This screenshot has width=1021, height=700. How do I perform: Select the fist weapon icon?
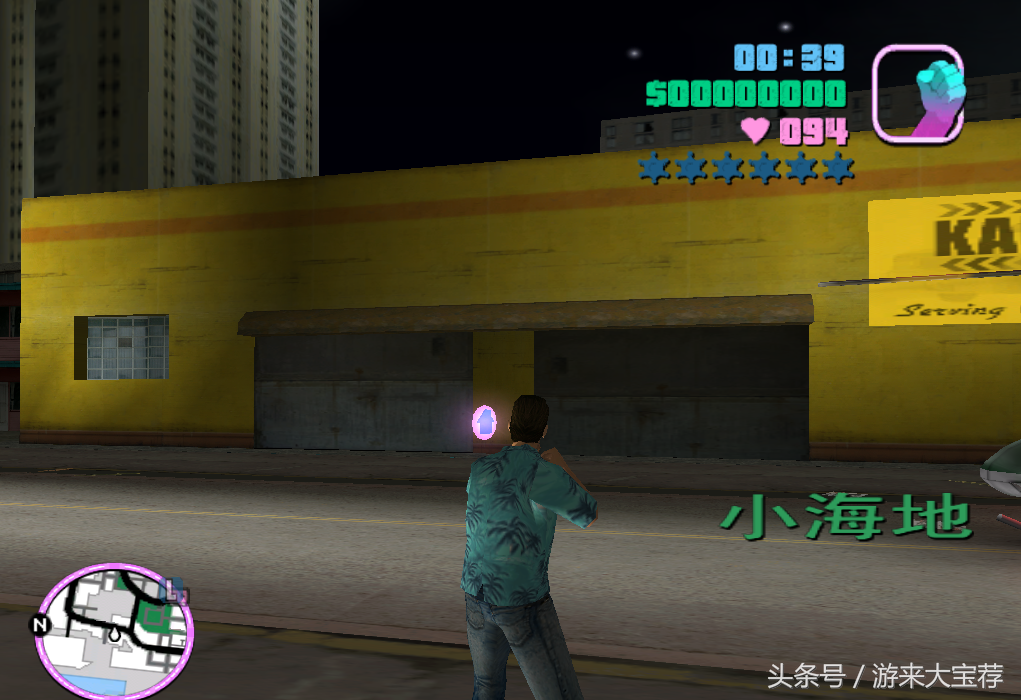coord(918,93)
